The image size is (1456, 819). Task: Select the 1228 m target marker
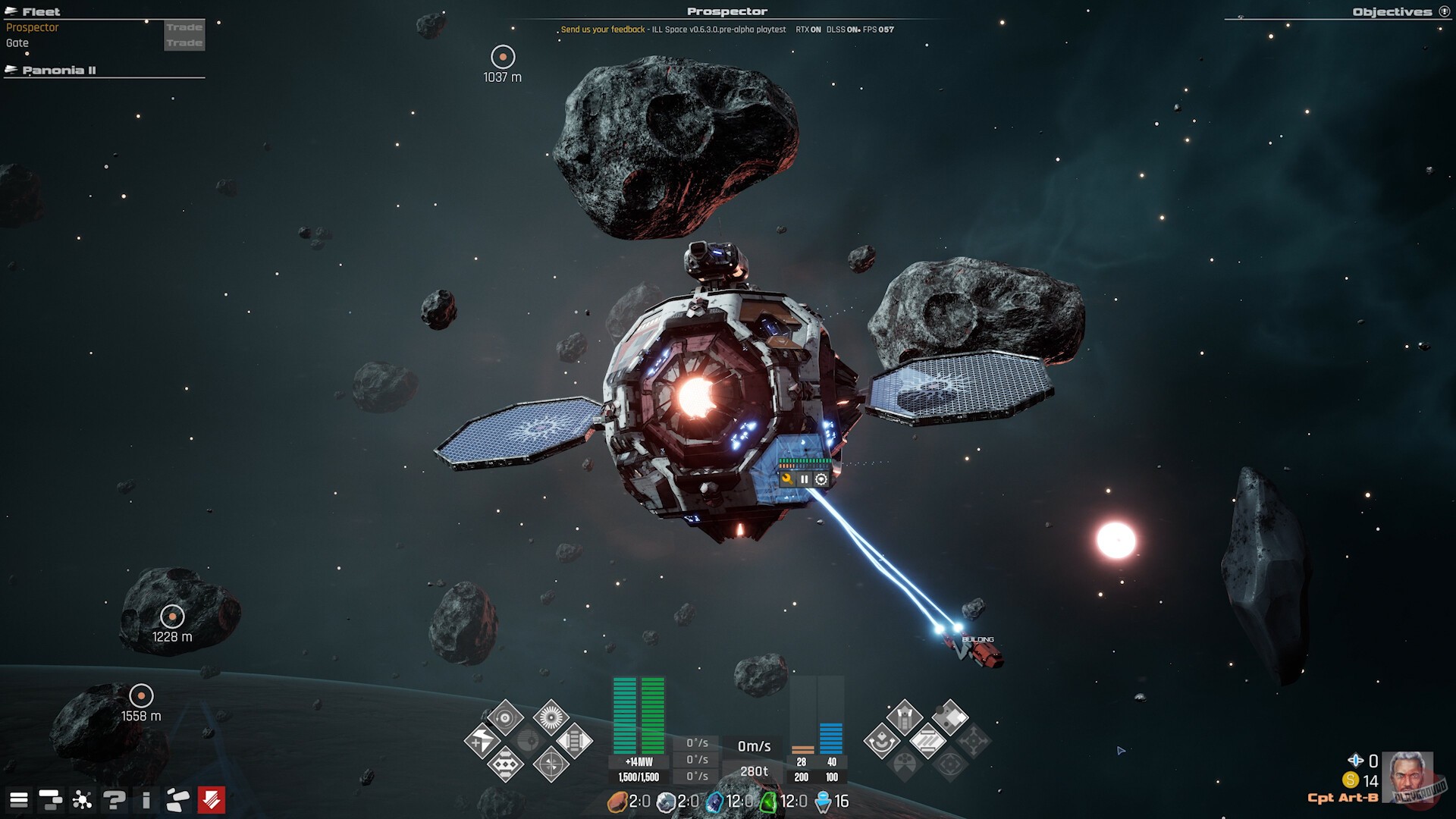(172, 617)
